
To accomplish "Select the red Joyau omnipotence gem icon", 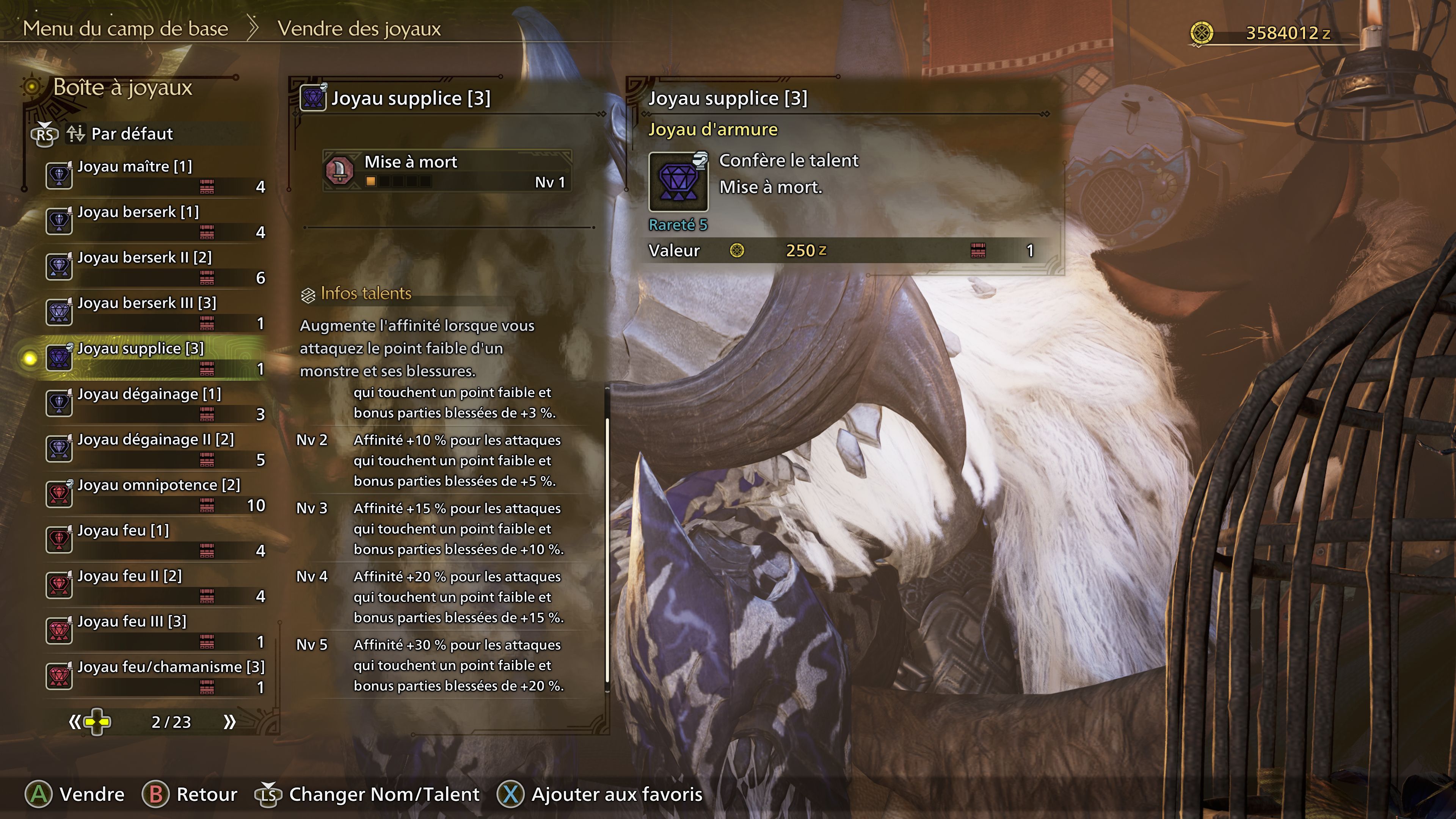I will click(x=59, y=493).
